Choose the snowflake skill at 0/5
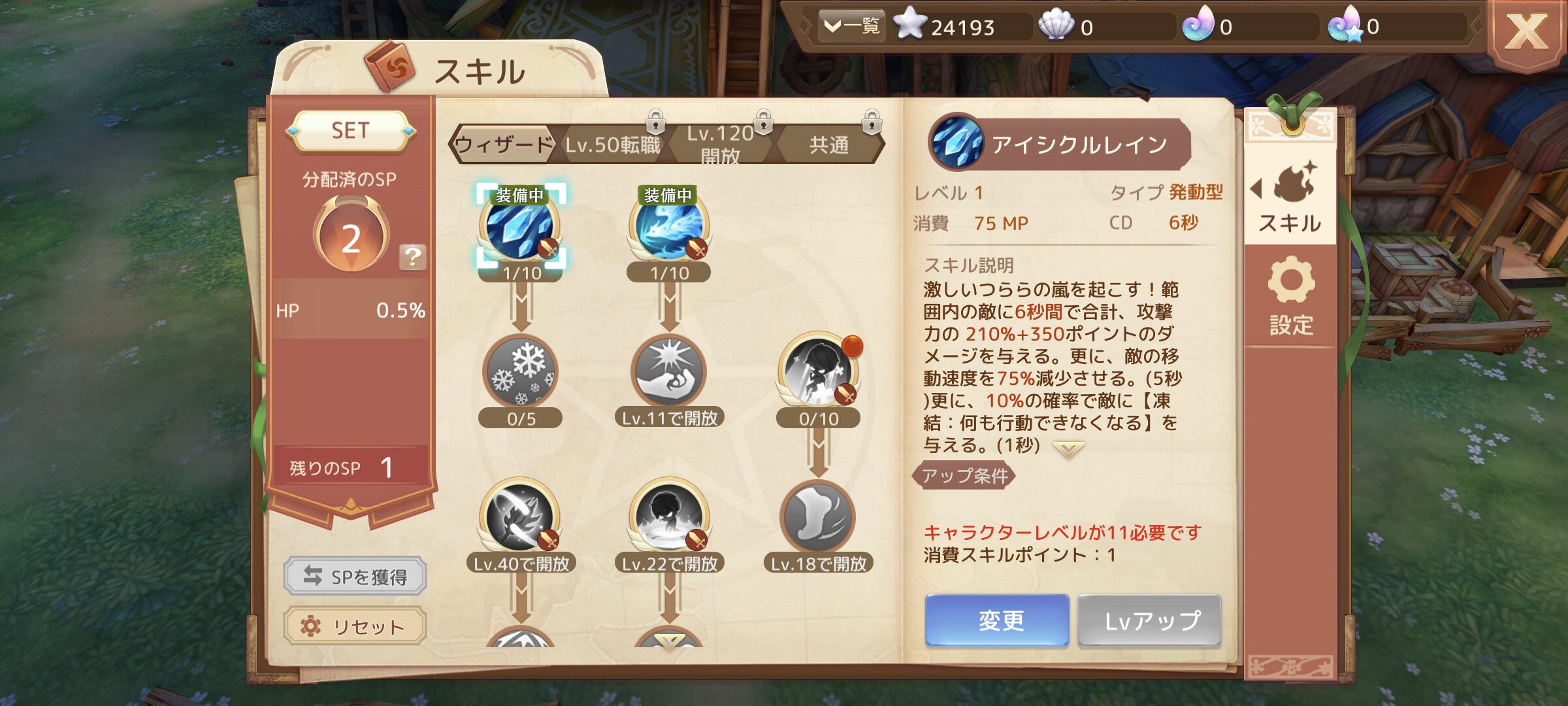Image resolution: width=1568 pixels, height=706 pixels. pos(520,373)
